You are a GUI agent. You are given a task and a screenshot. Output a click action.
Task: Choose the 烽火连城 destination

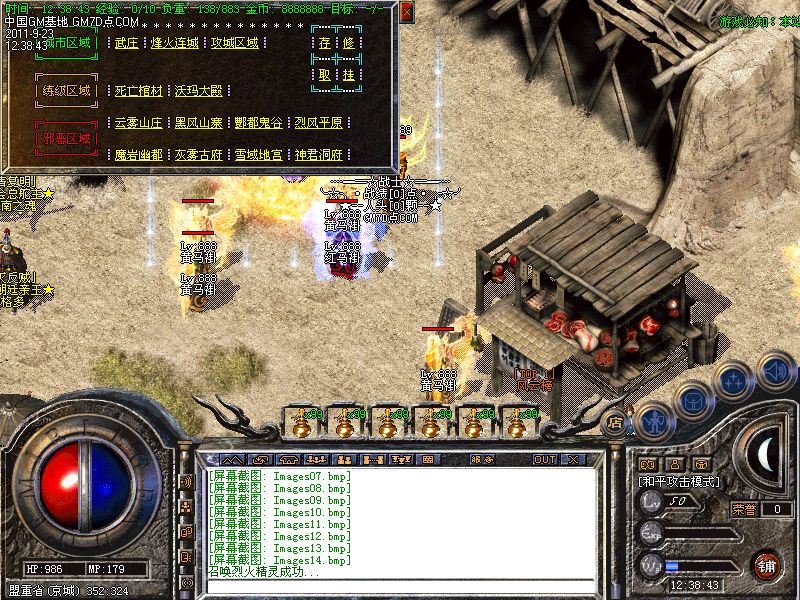point(174,43)
